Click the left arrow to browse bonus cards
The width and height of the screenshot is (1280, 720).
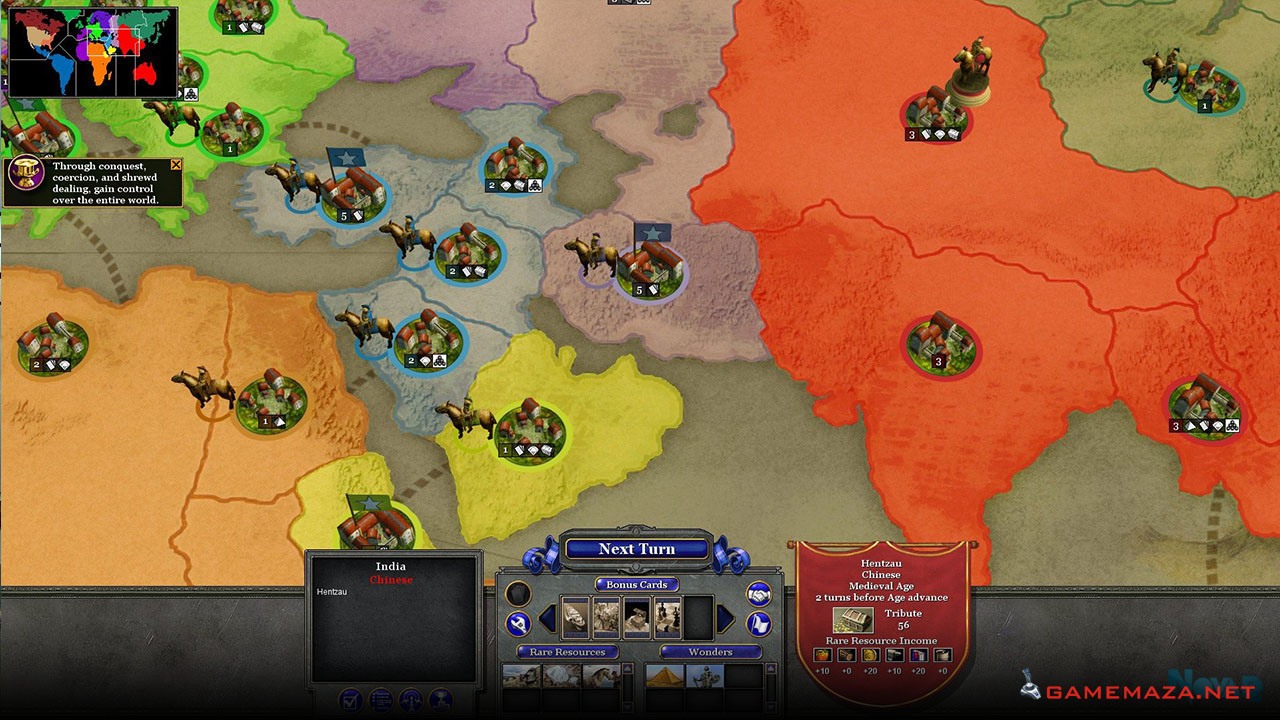[547, 617]
